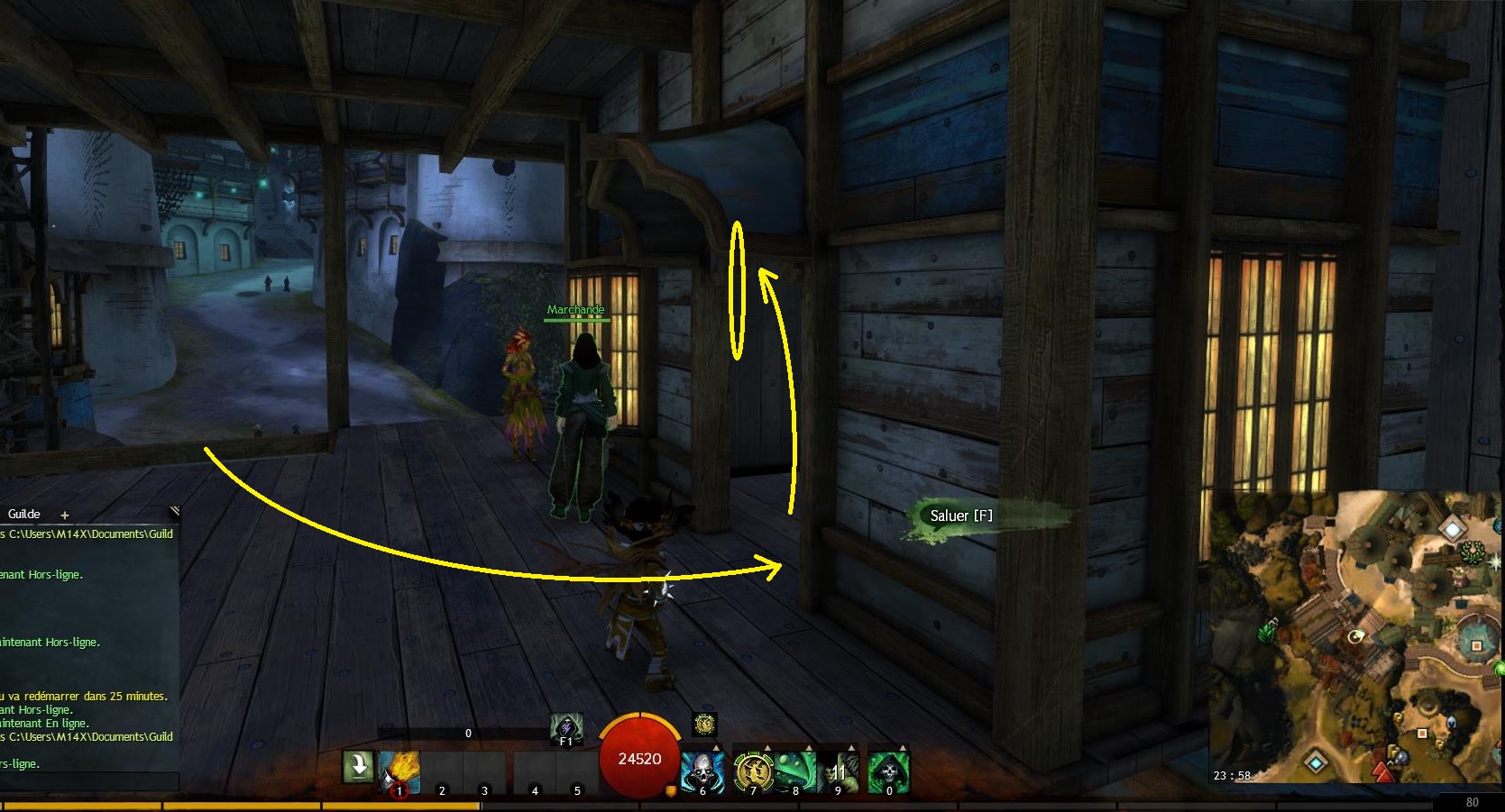Viewport: 1505px width, 812px height.
Task: Use the blue skull healing skill
Action: pos(702,772)
